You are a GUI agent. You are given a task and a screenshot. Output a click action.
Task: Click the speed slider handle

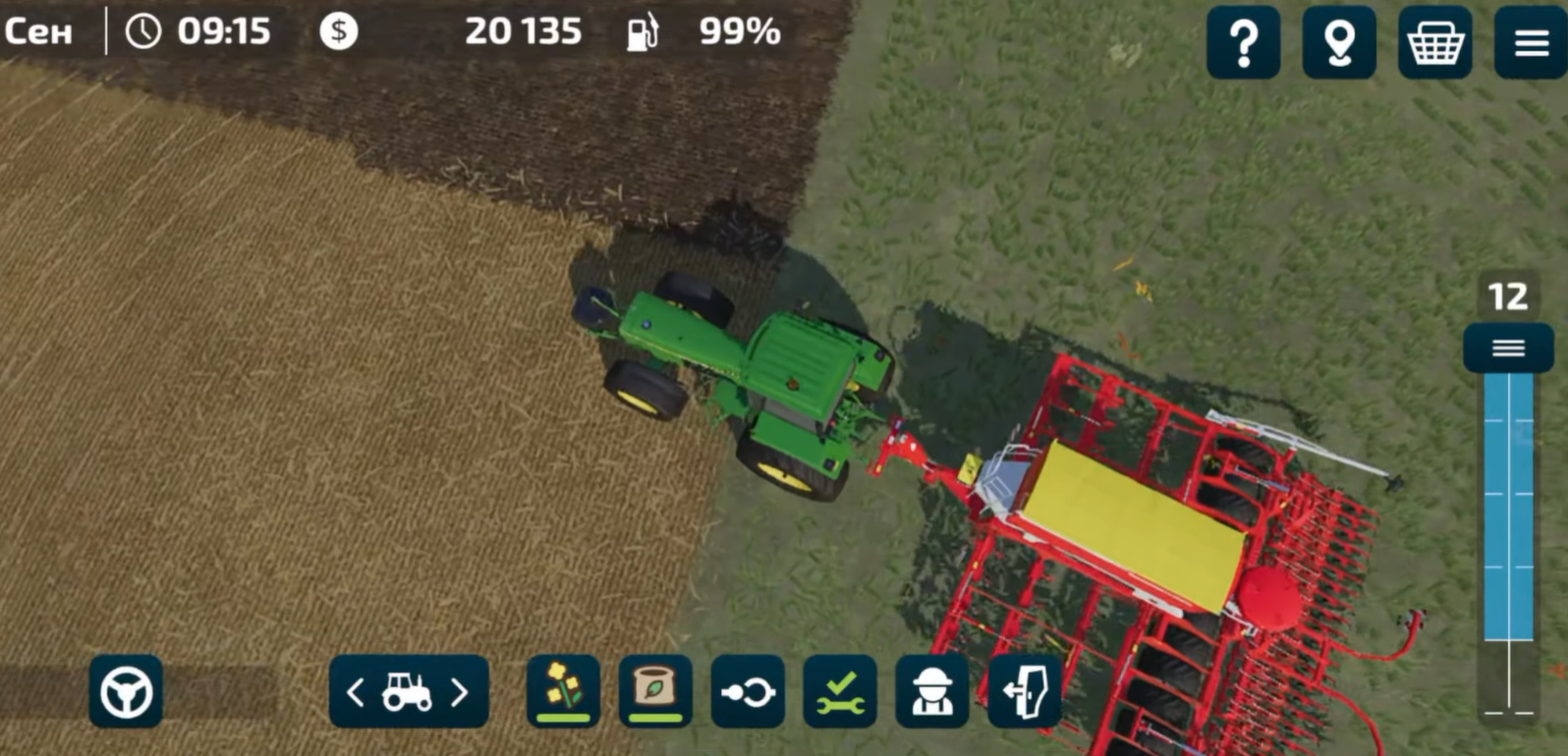[1508, 349]
